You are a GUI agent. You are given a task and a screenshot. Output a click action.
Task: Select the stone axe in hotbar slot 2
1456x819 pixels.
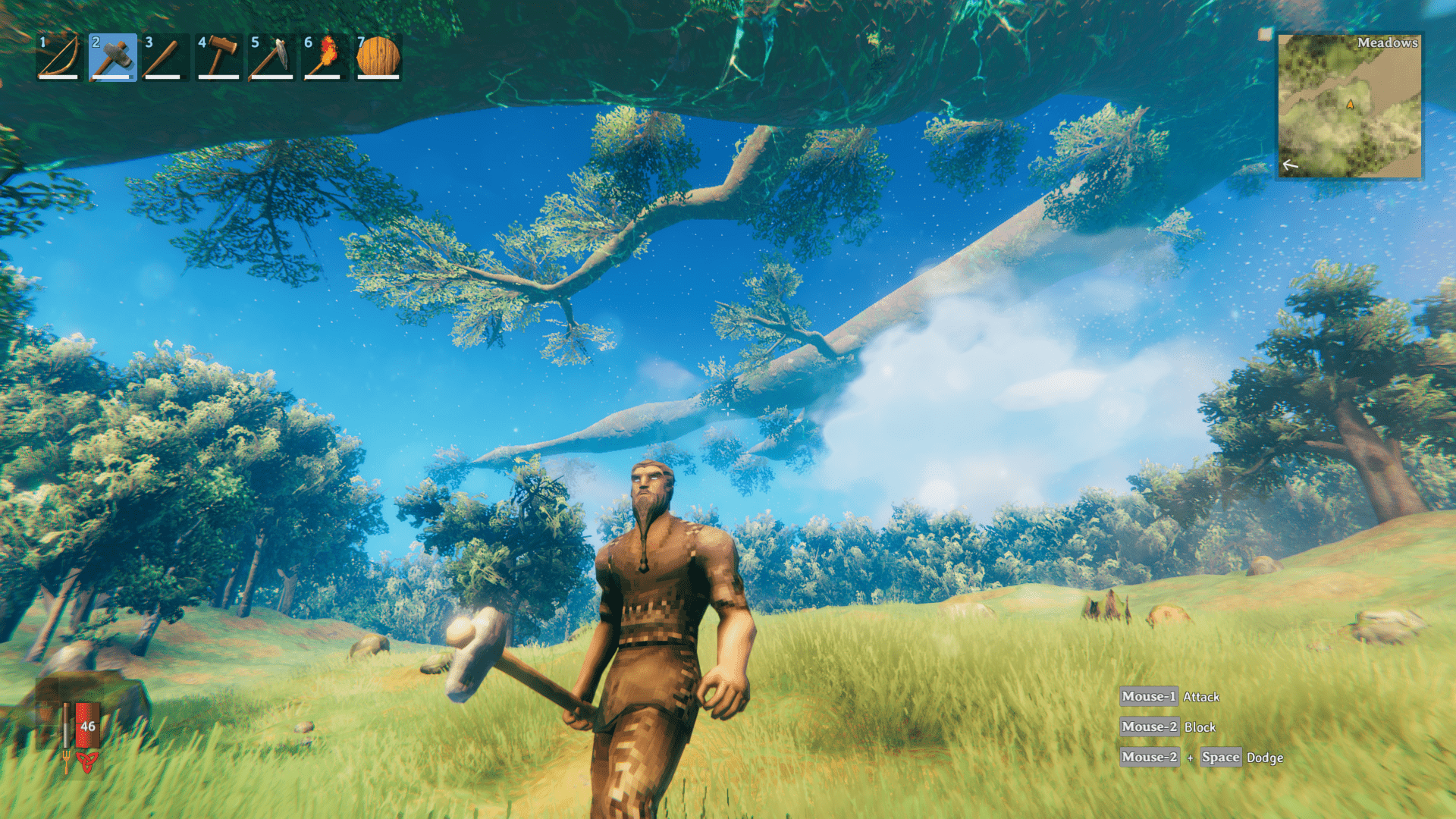point(111,58)
